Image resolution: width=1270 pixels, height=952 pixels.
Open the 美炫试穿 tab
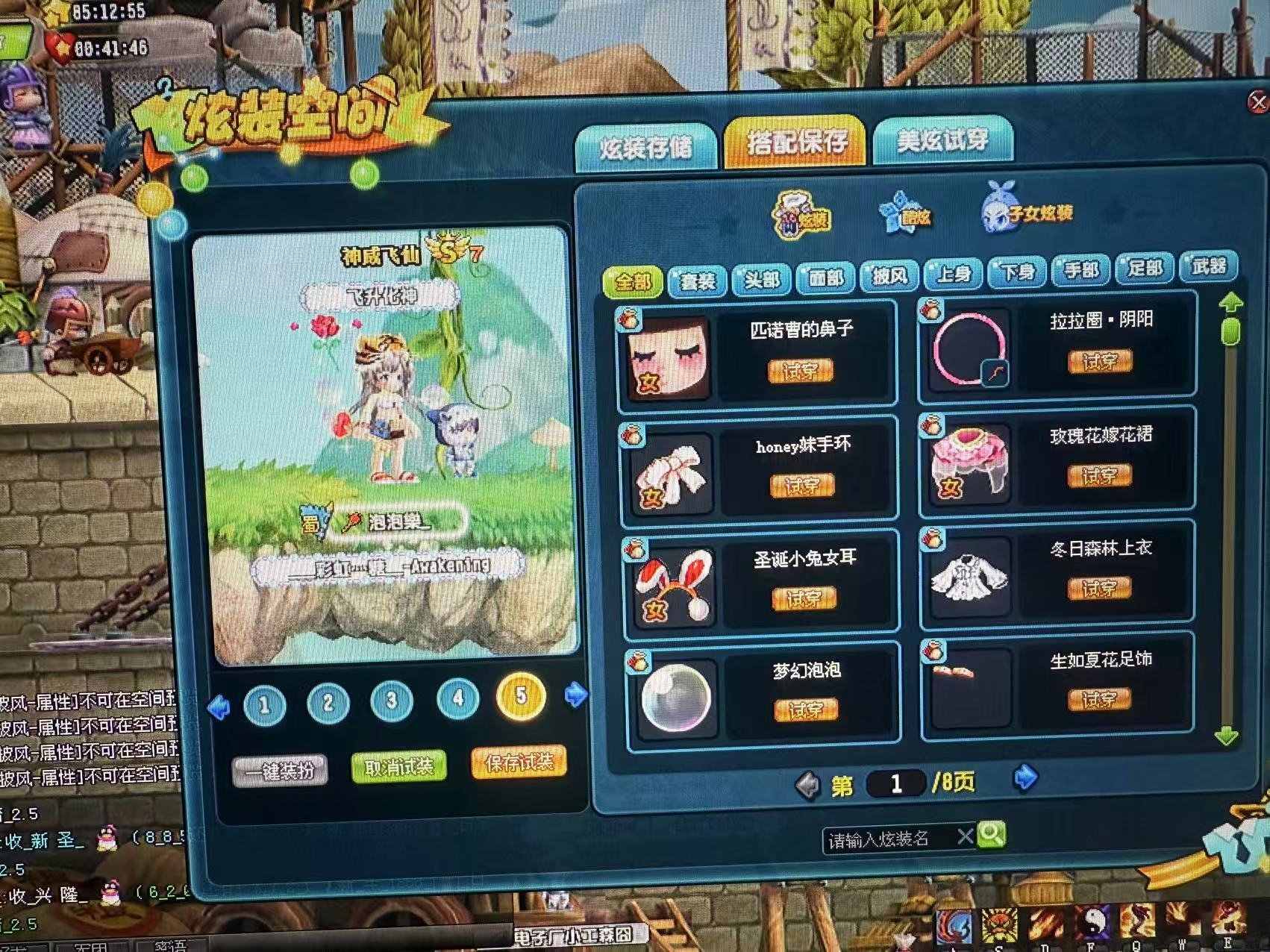(942, 140)
